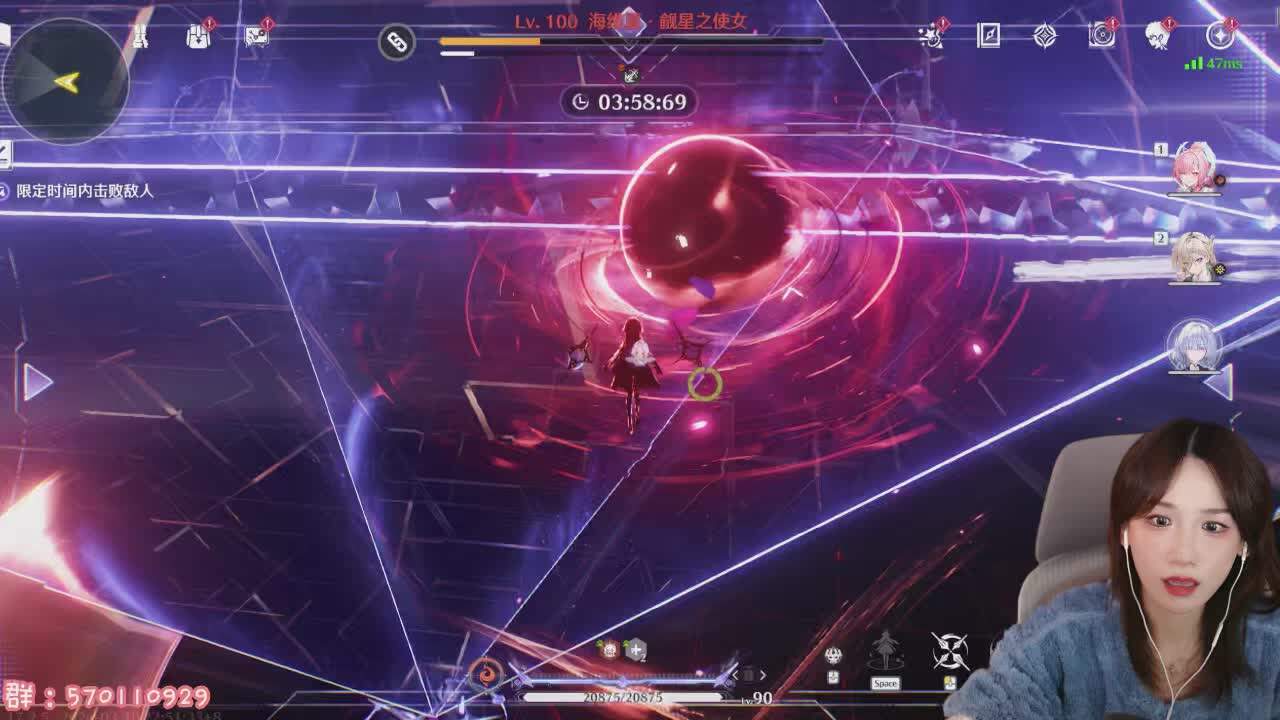Click the orange swirl forte icon

pyautogui.click(x=486, y=673)
